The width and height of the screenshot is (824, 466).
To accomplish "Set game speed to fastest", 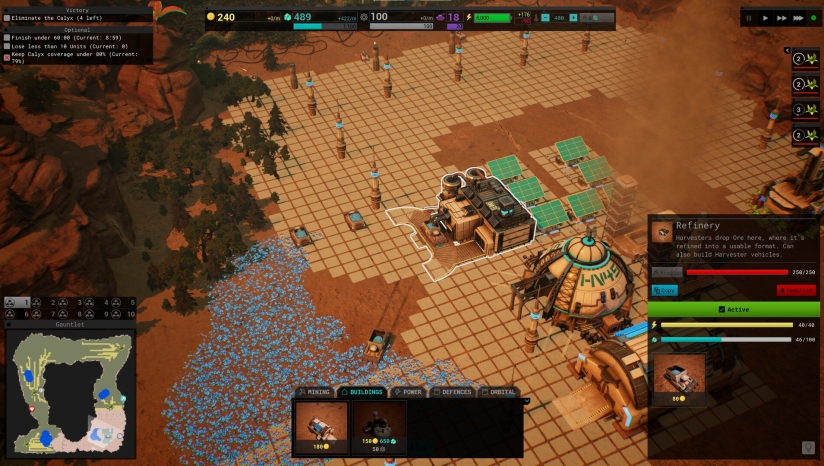I will click(797, 17).
